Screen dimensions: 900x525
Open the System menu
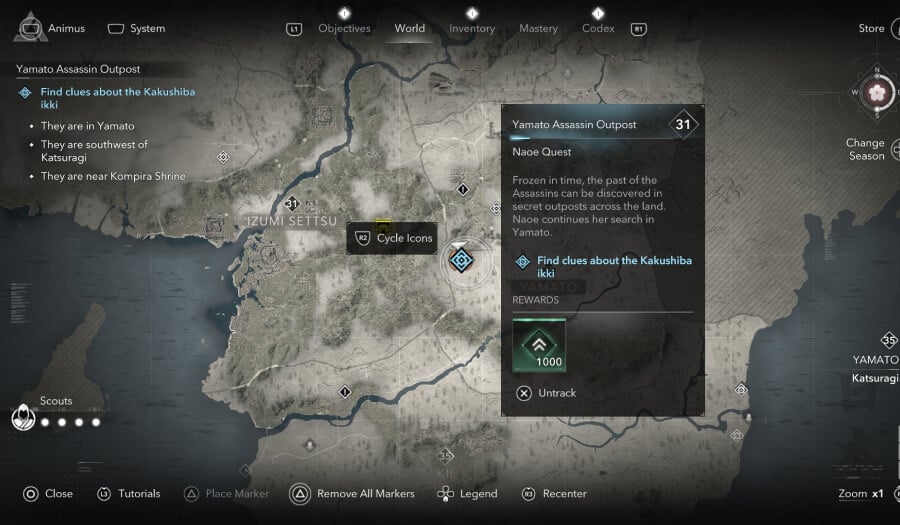(136, 28)
